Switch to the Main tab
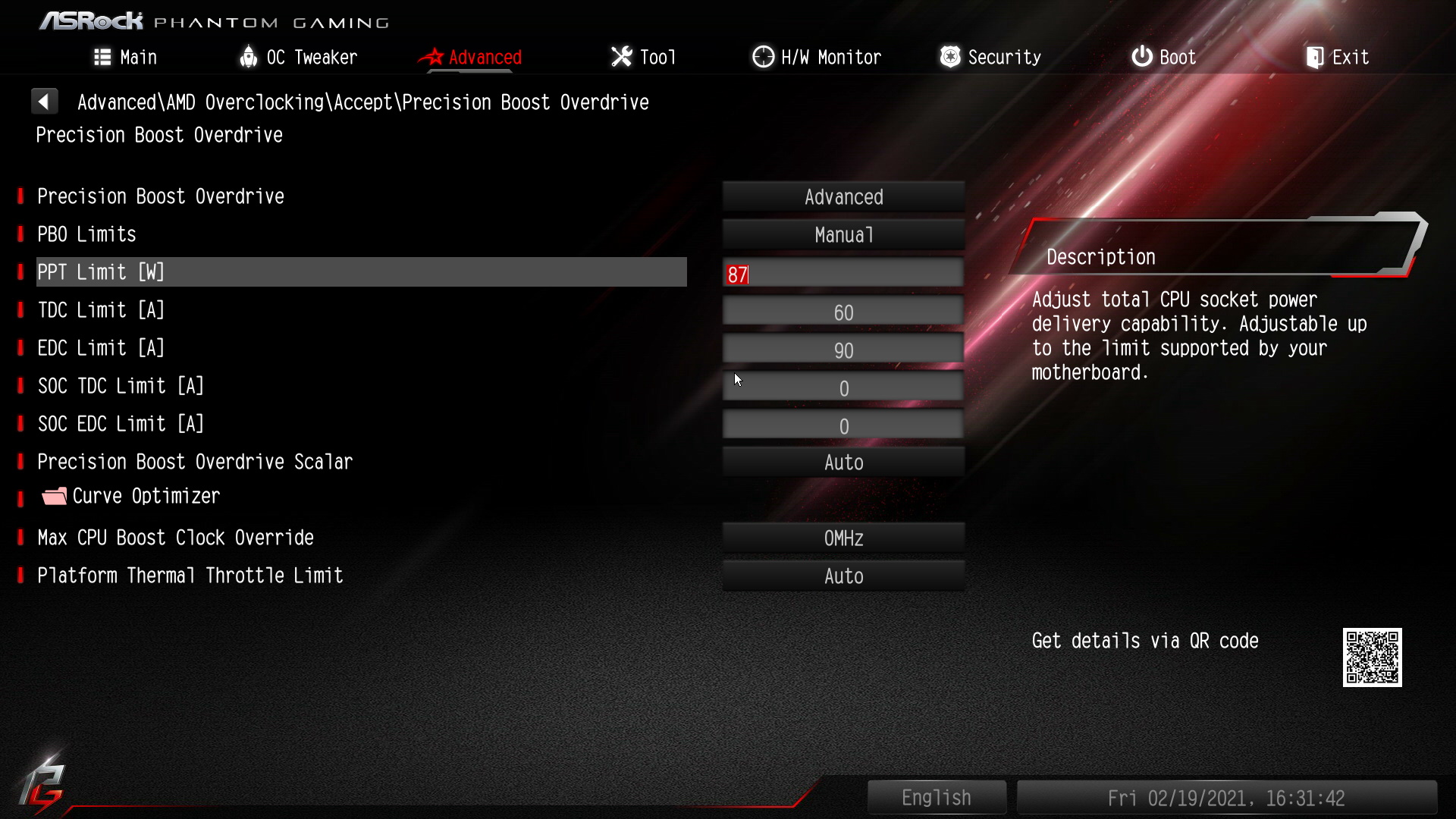Screen dimensions: 1456x819 point(126,57)
